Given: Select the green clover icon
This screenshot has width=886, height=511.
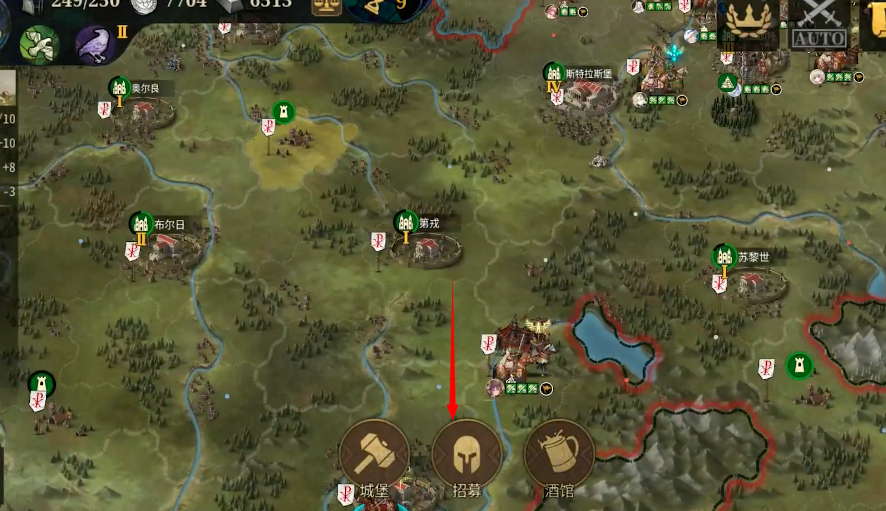Looking at the screenshot, I should (x=40, y=45).
